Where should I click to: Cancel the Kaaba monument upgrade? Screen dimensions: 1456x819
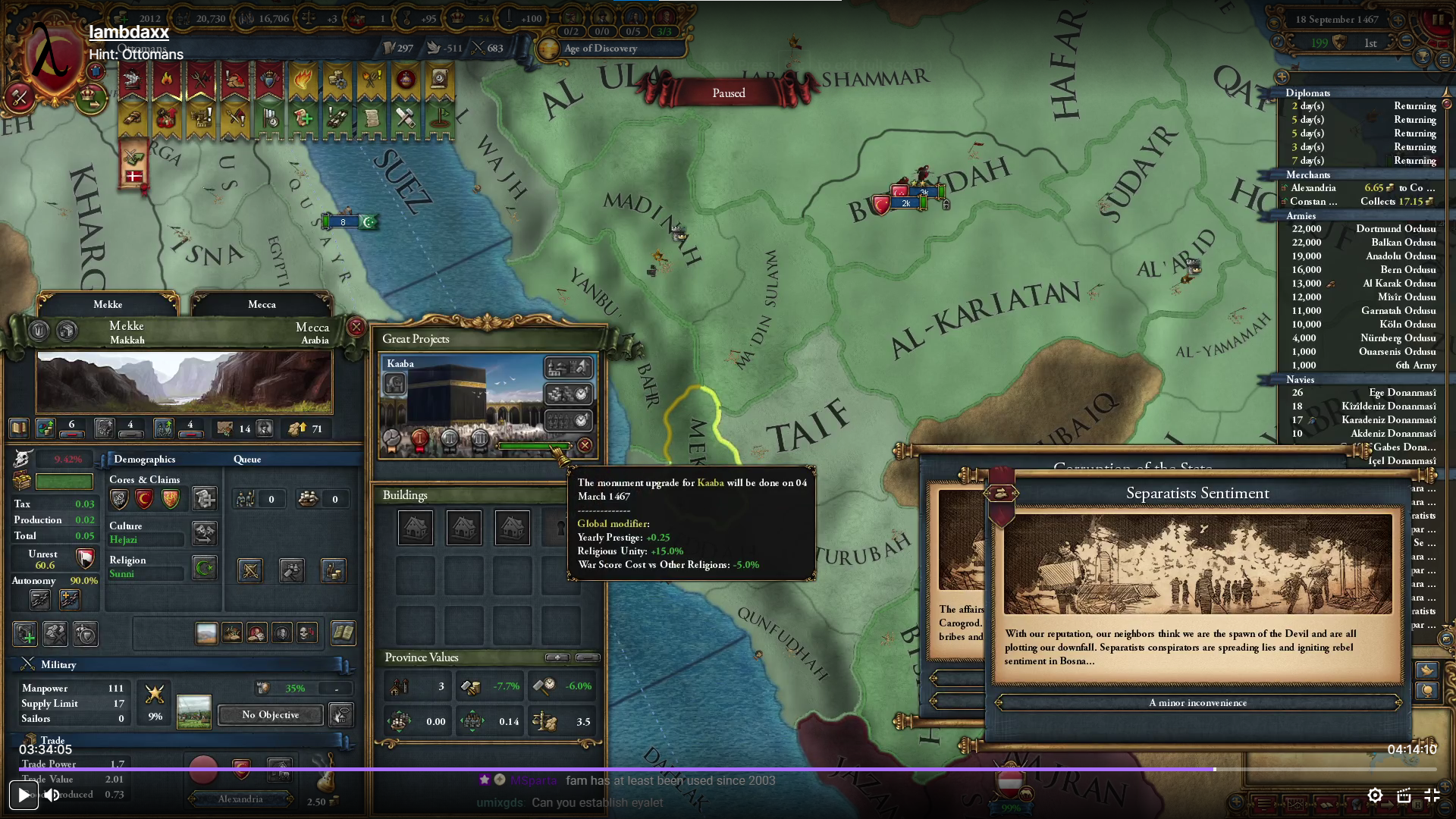(585, 445)
